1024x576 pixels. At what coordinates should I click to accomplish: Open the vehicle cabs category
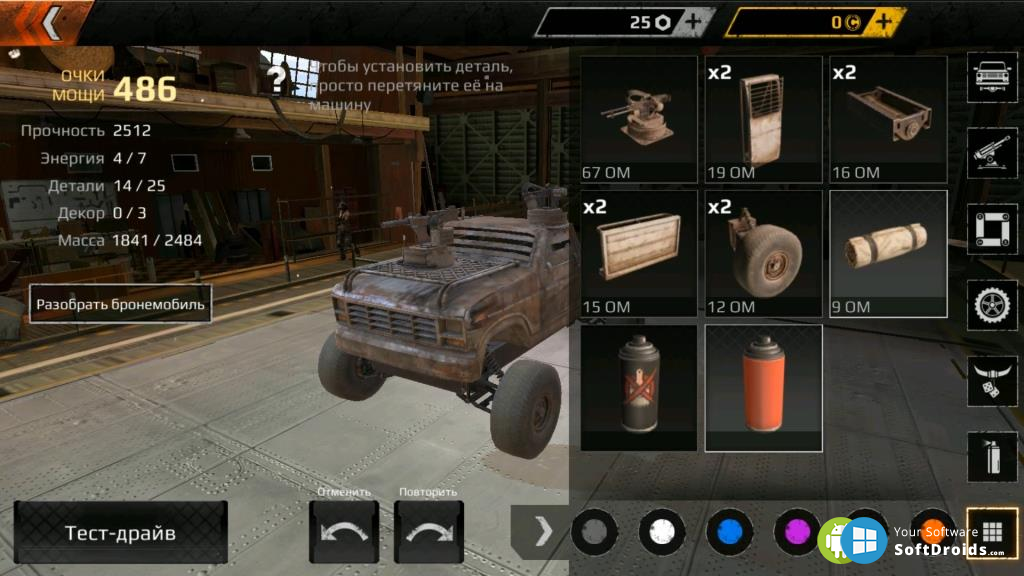[x=992, y=77]
